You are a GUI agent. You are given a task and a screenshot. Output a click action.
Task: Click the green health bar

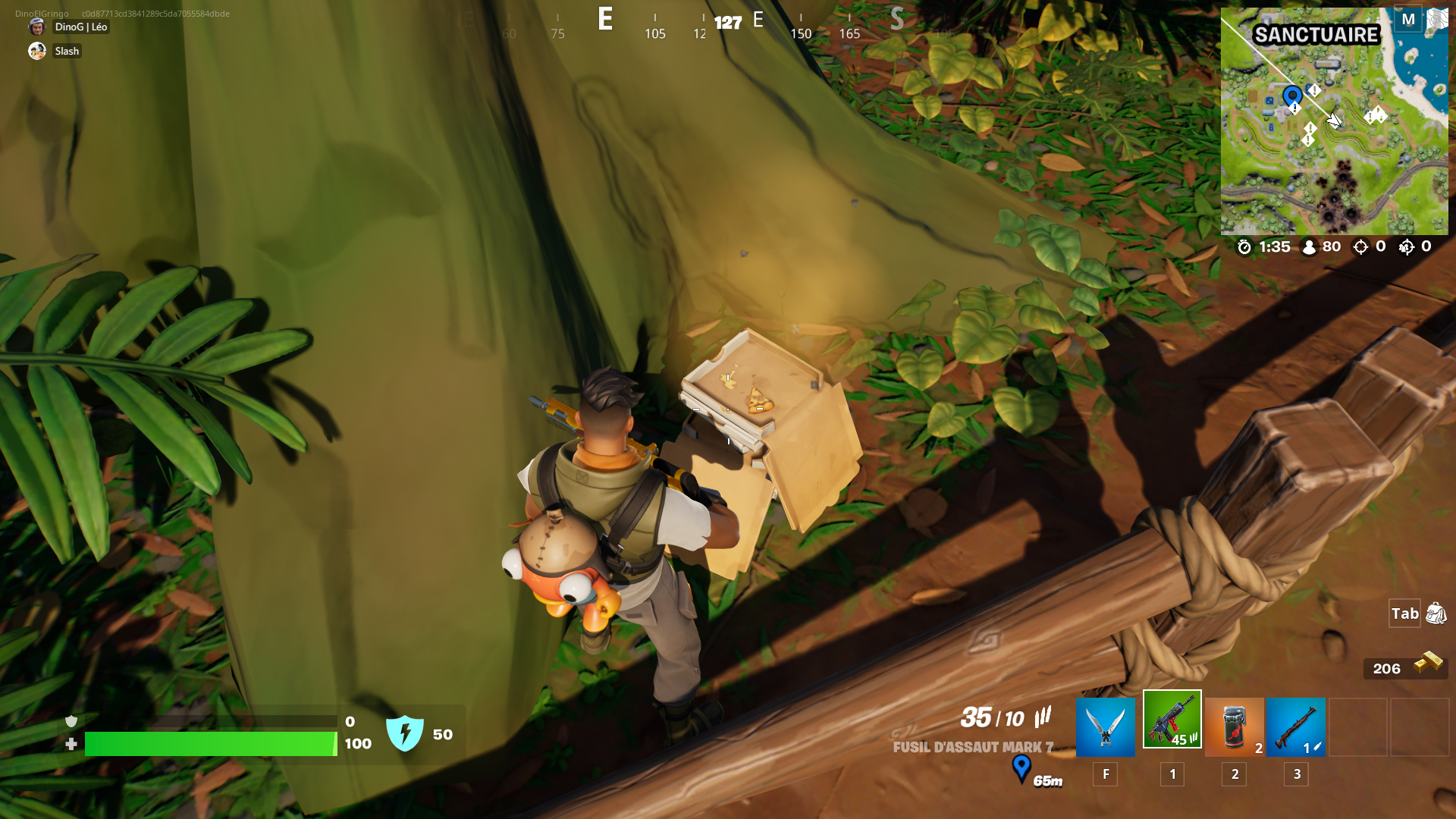pyautogui.click(x=209, y=745)
